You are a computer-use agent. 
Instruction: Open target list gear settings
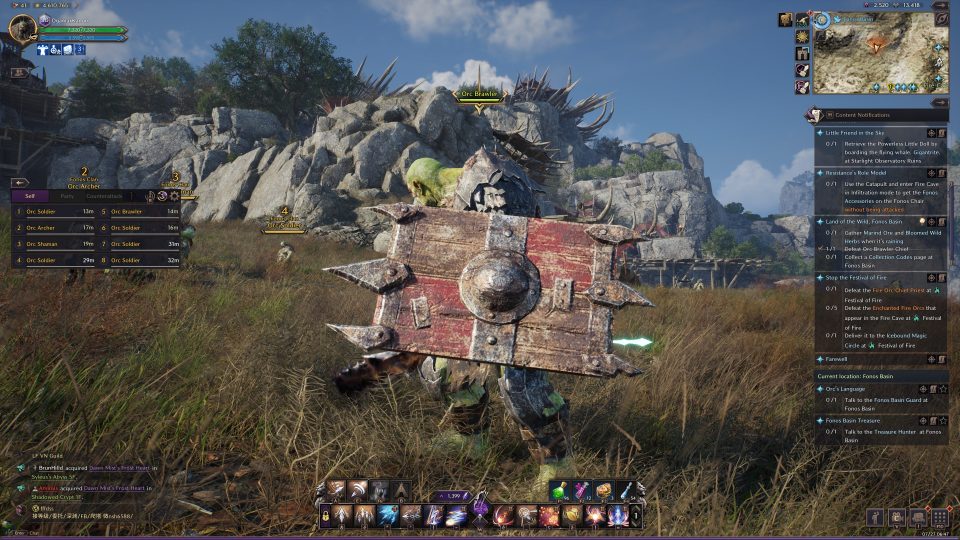click(175, 196)
